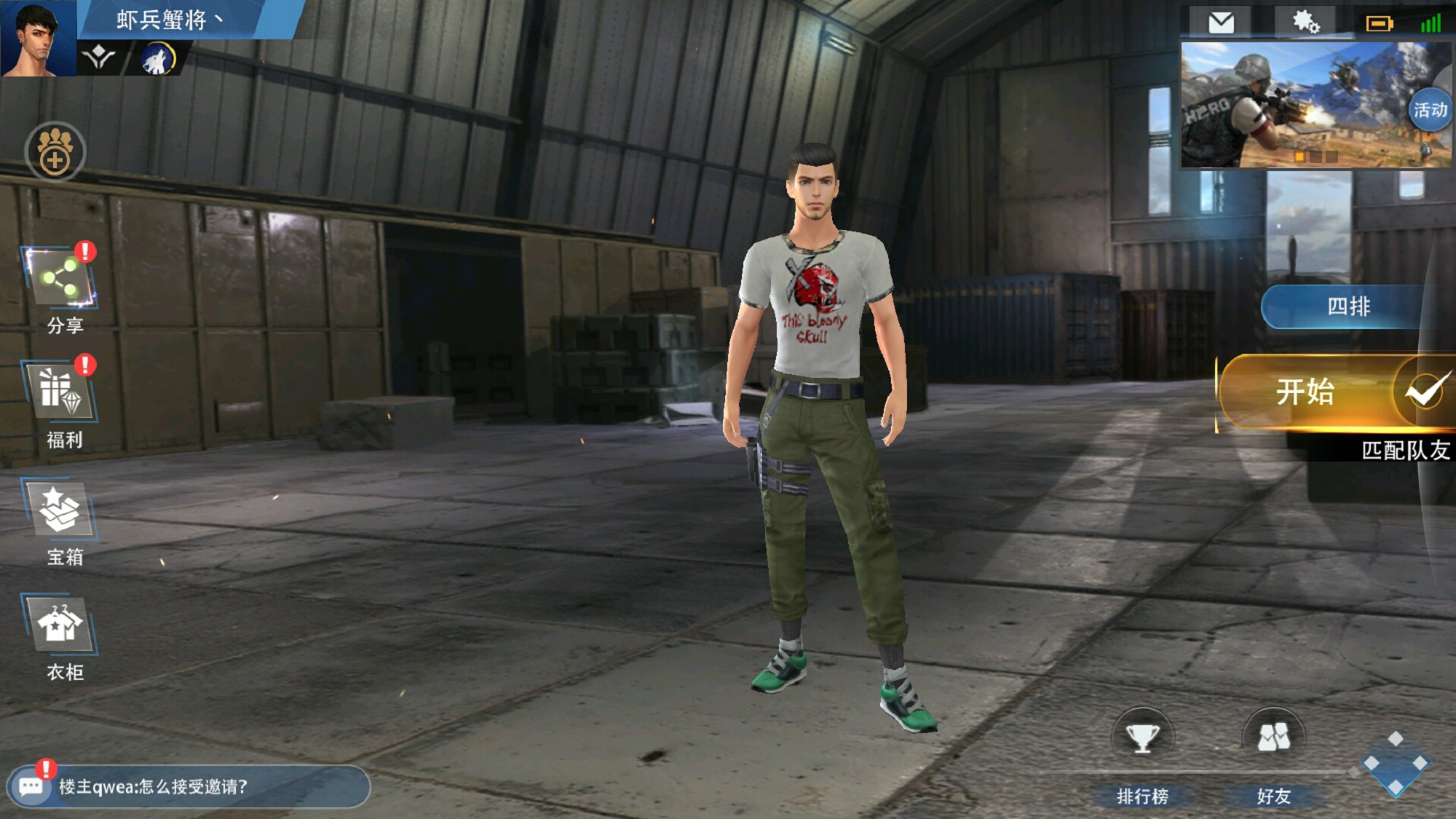
Task: Open the 虾兵蟹将 player name banner
Action: (x=169, y=20)
